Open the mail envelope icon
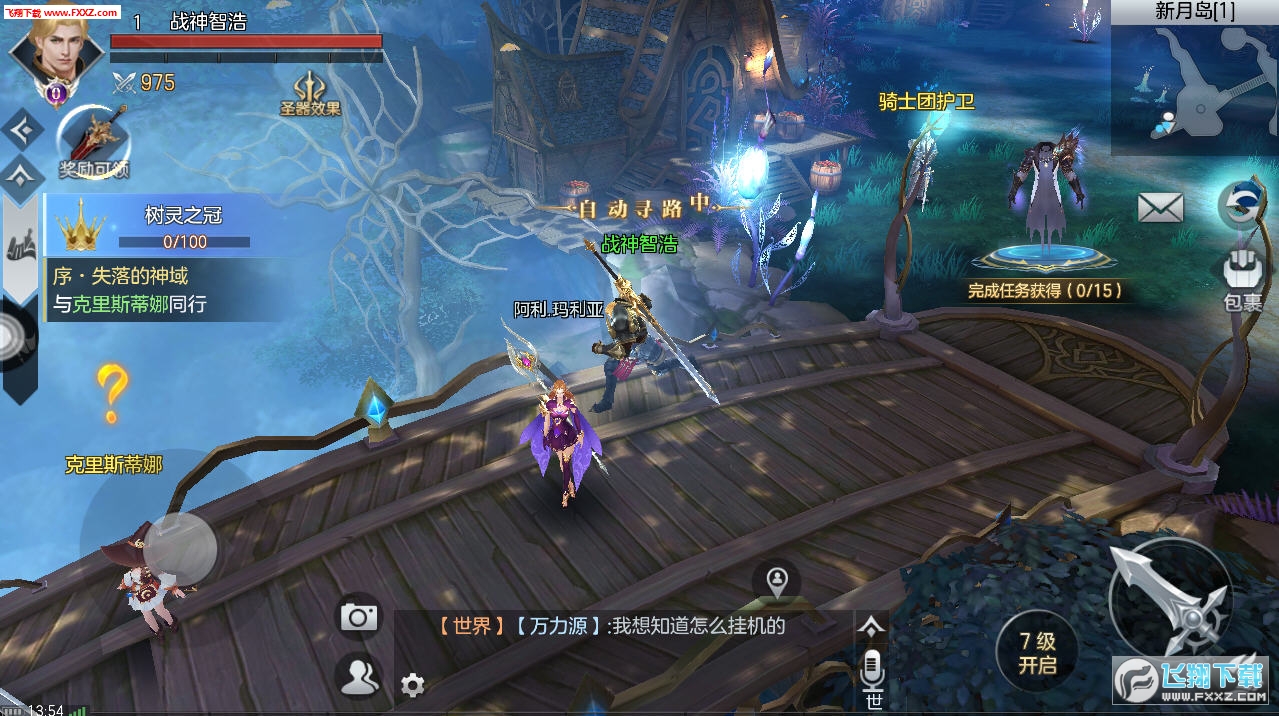The height and width of the screenshot is (716, 1279). [x=1160, y=208]
